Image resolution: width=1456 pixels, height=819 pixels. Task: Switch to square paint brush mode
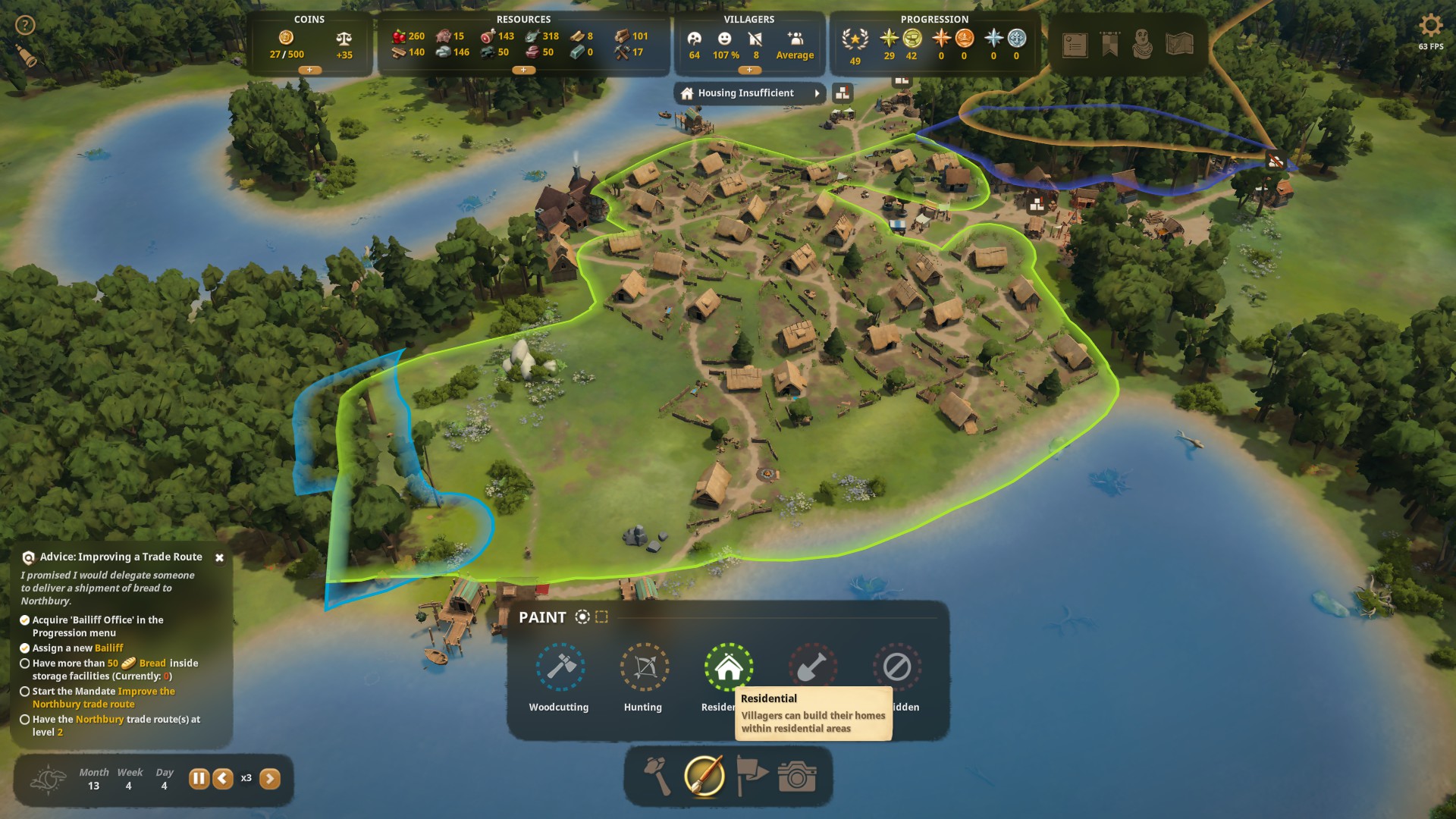(602, 617)
